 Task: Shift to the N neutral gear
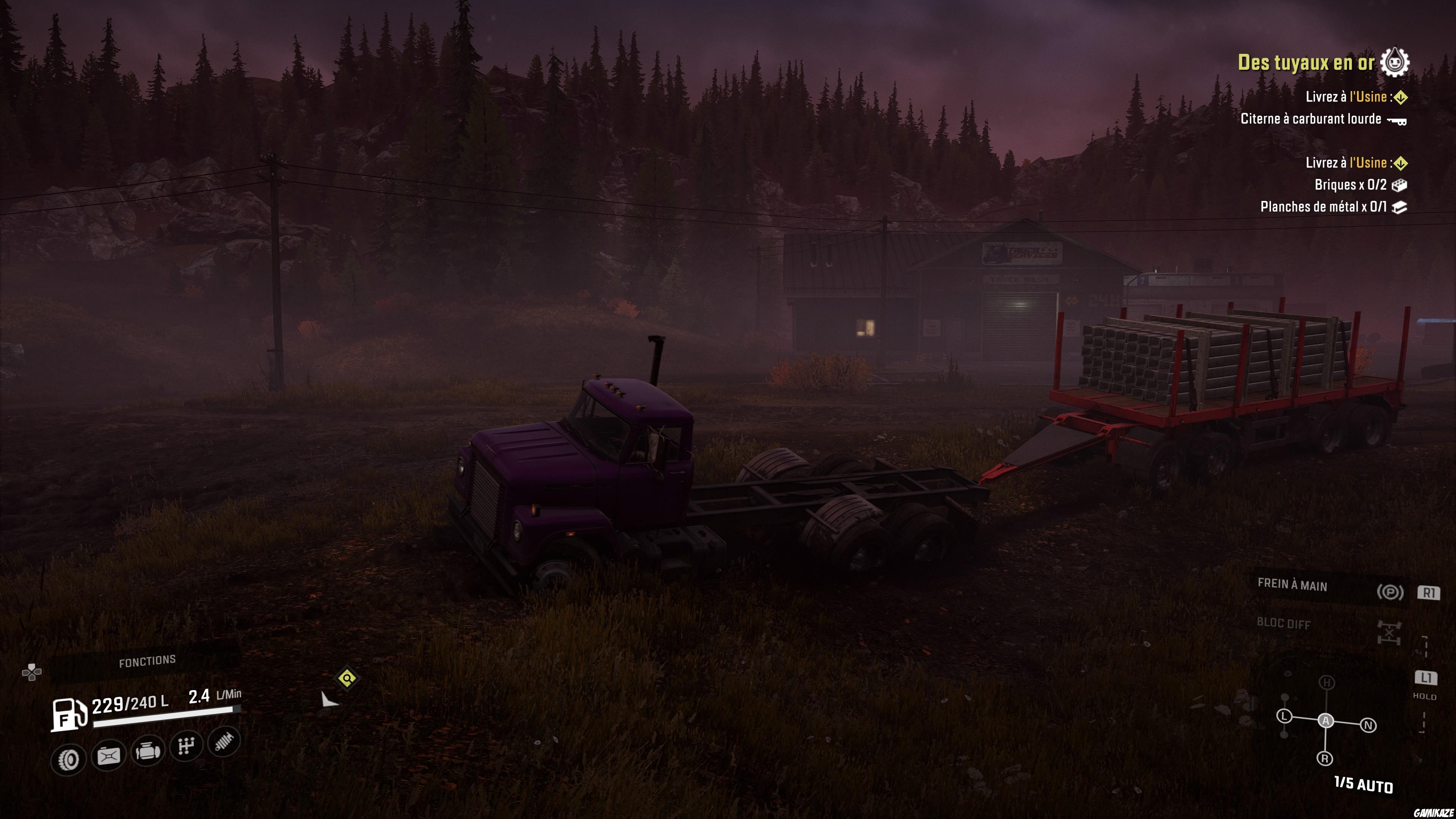pyautogui.click(x=1368, y=725)
